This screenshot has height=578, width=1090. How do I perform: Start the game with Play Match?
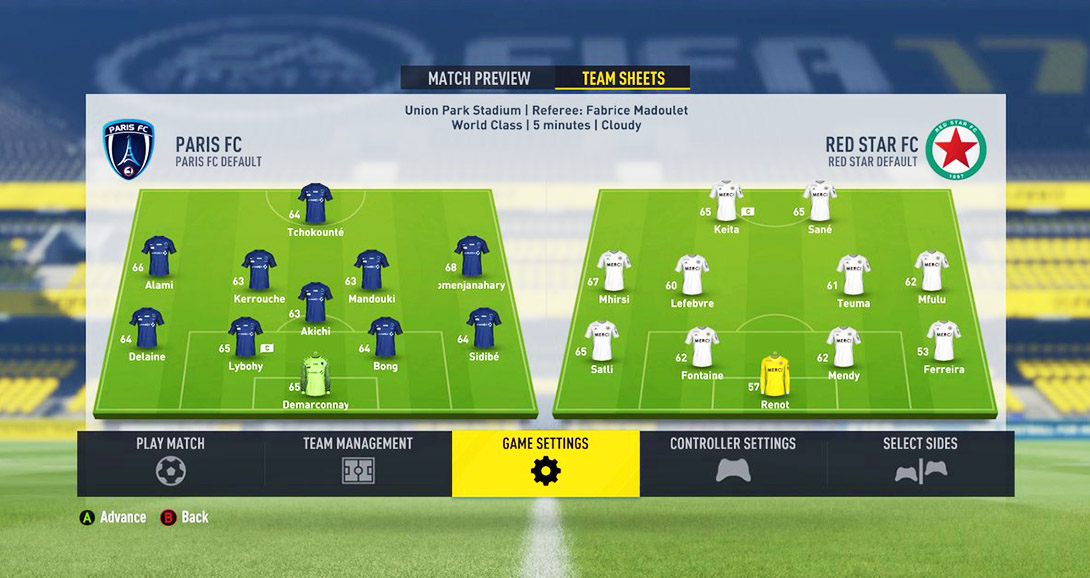coord(170,463)
